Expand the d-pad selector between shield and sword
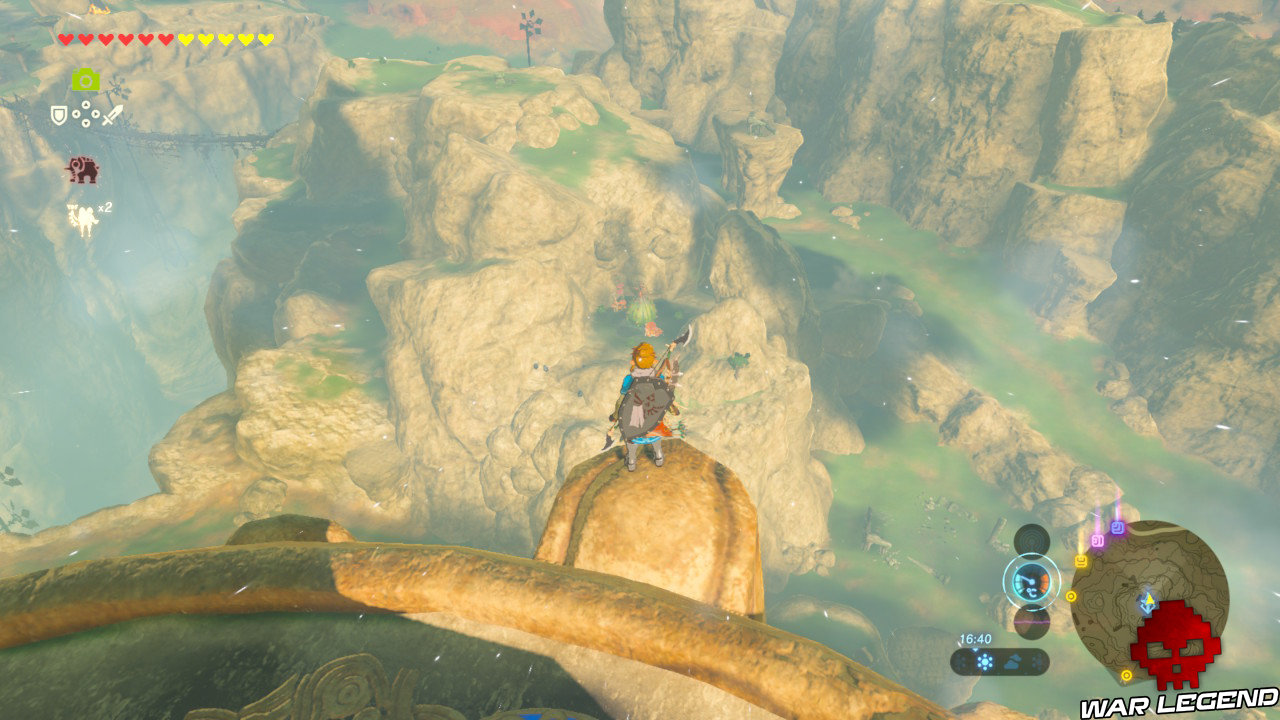 (x=86, y=113)
